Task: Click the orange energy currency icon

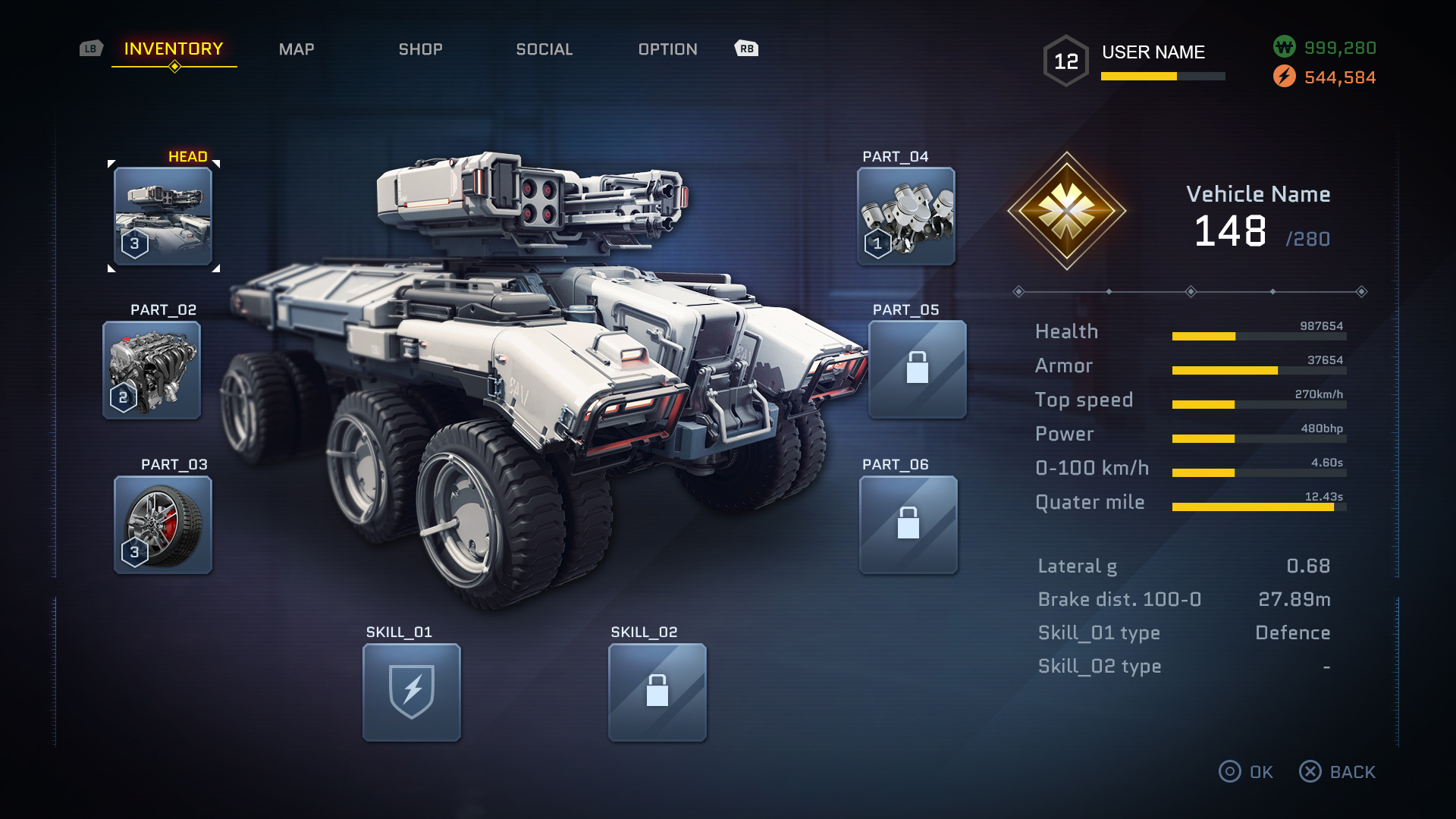Action: coord(1284,77)
